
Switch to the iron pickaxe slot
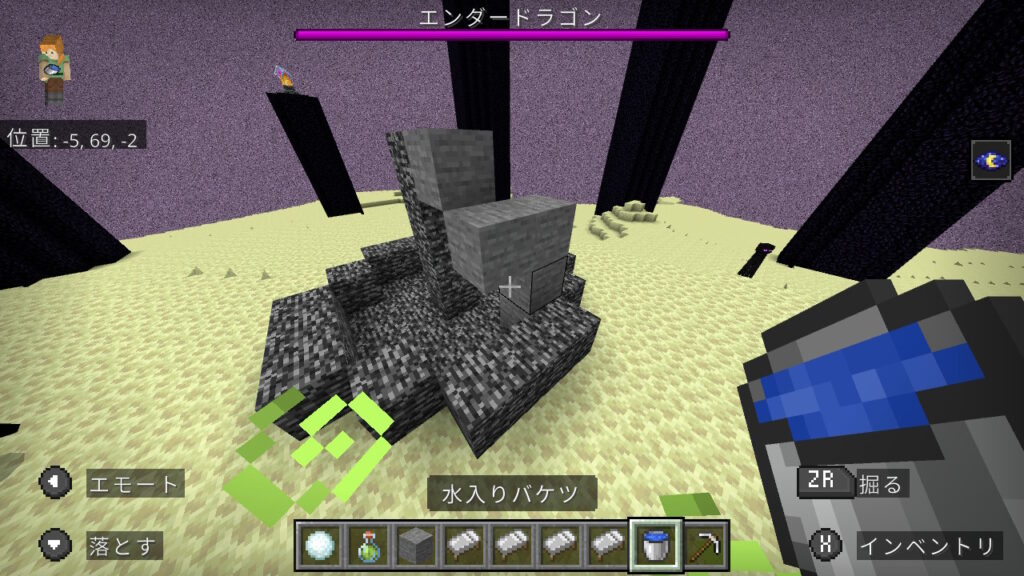tap(704, 545)
